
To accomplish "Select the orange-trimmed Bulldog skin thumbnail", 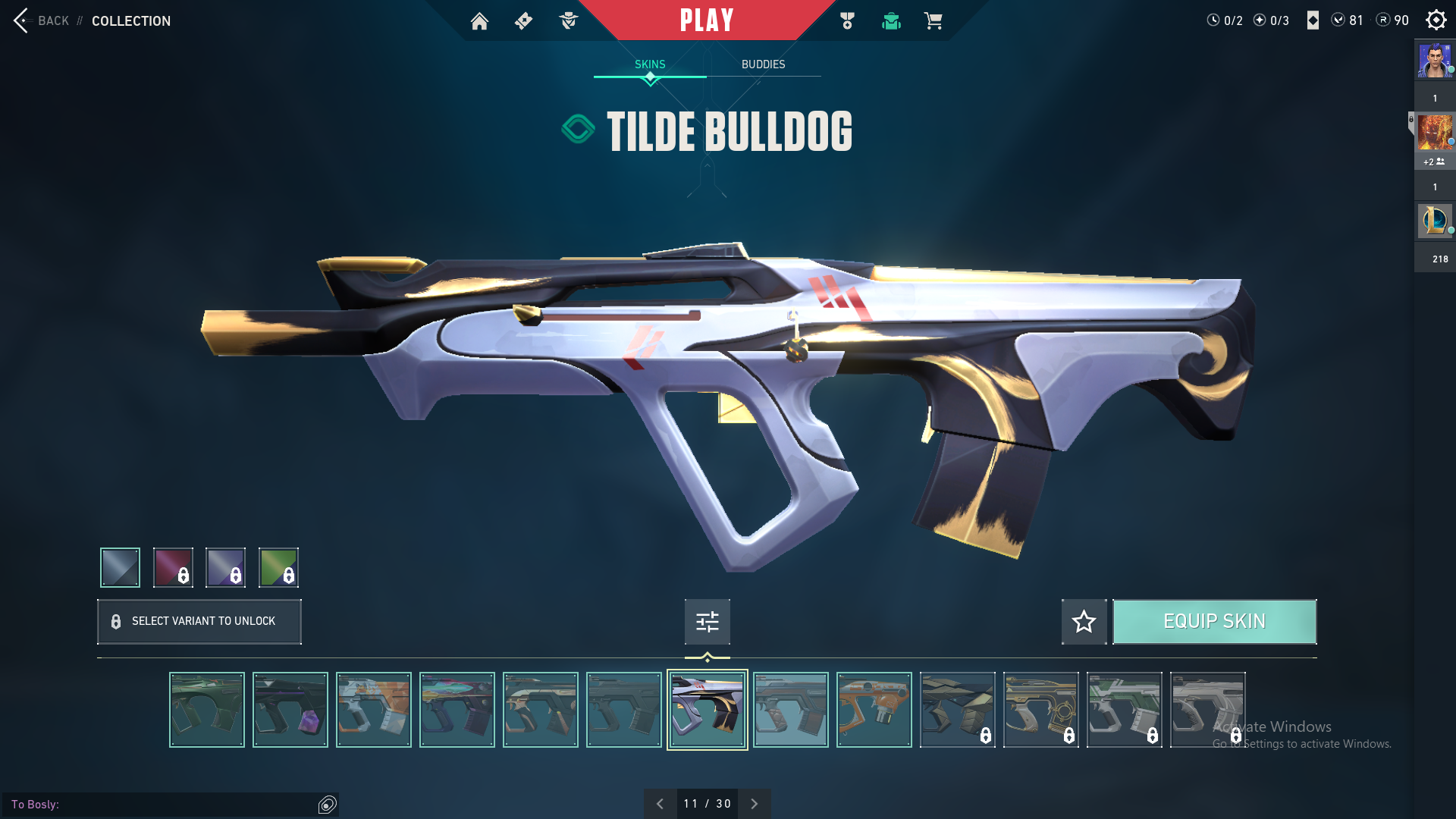I will tap(874, 710).
